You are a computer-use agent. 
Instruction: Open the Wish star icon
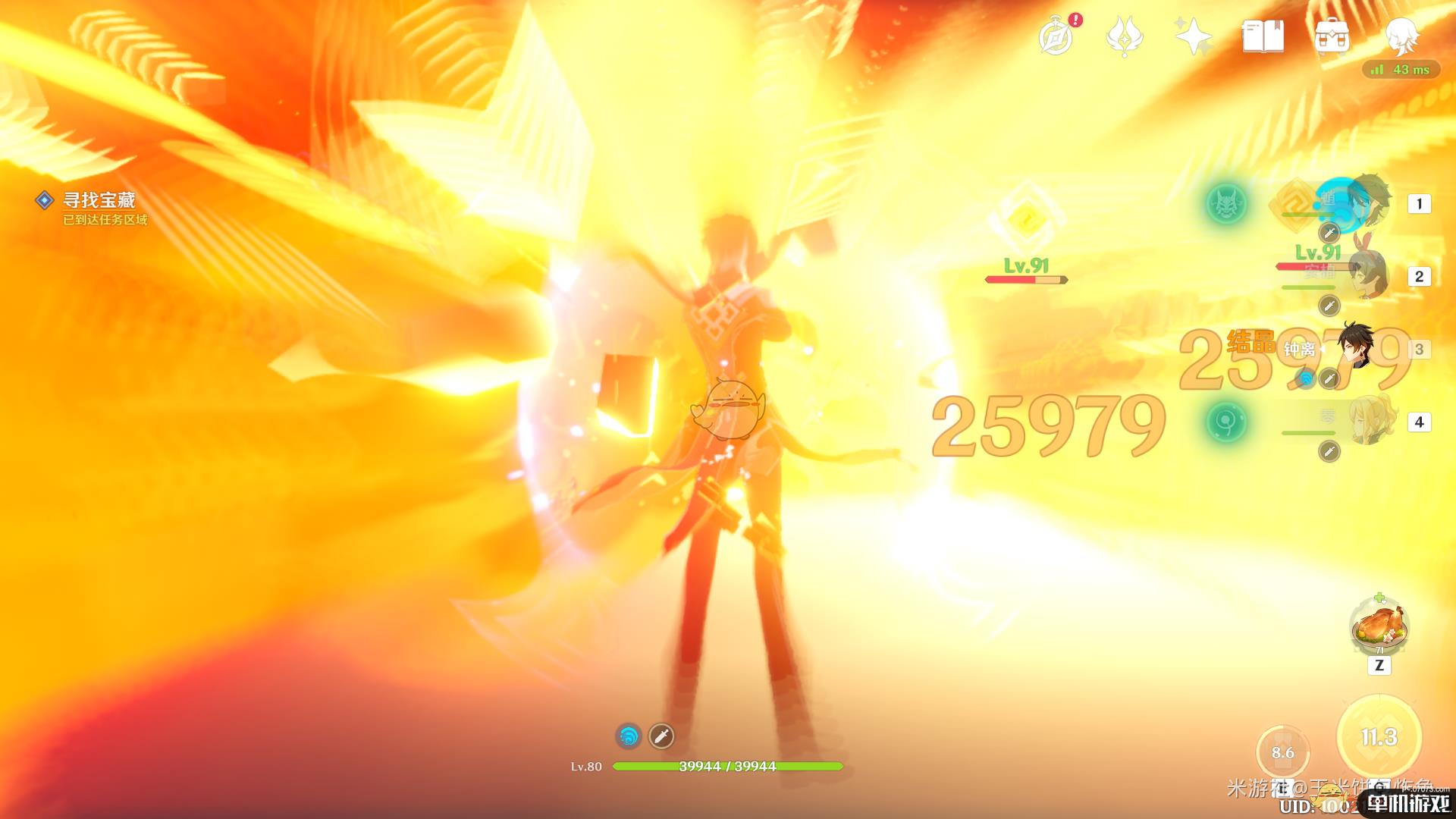click(1193, 36)
